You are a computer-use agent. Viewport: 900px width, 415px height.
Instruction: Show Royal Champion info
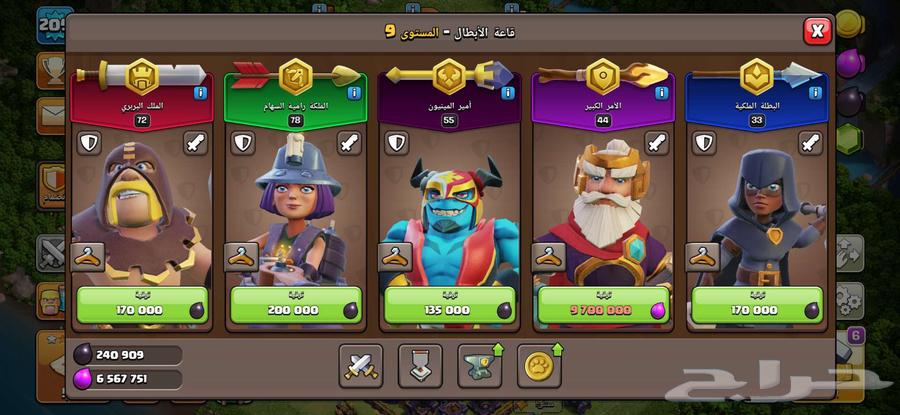pyautogui.click(x=816, y=93)
